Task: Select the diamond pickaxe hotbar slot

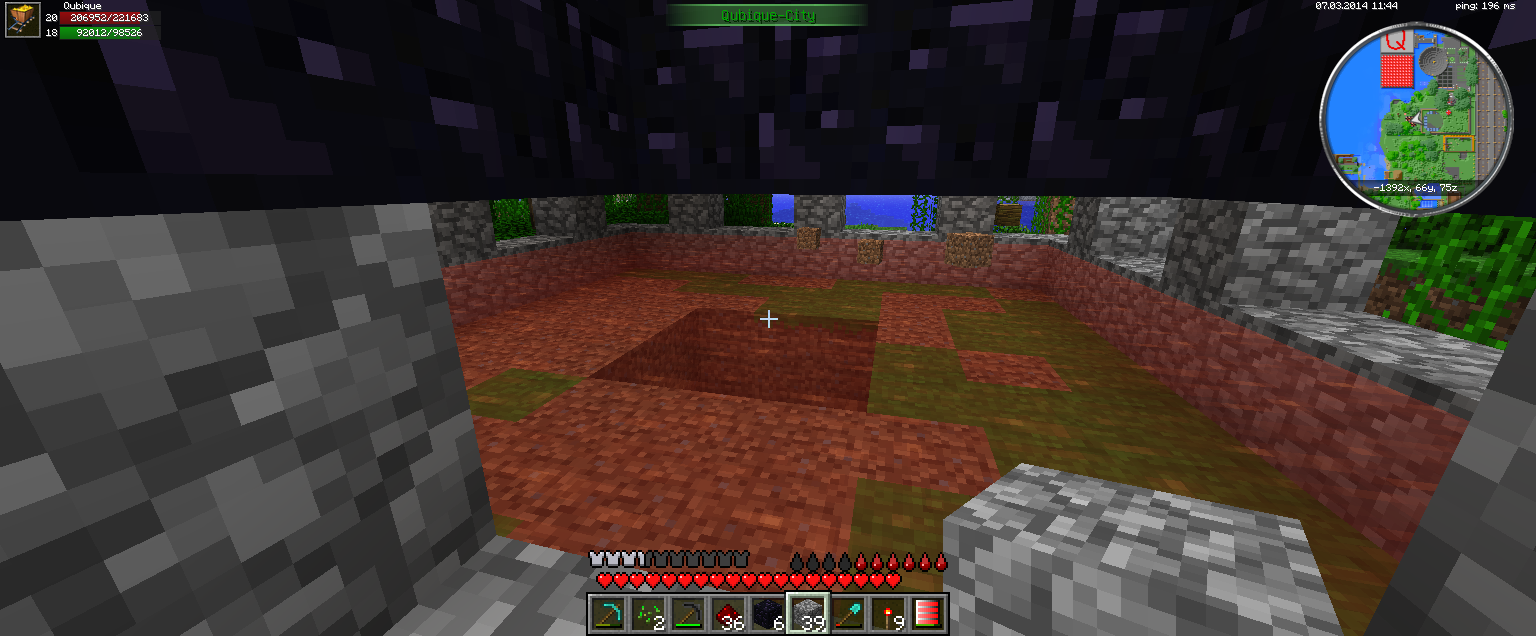Action: pos(607,614)
